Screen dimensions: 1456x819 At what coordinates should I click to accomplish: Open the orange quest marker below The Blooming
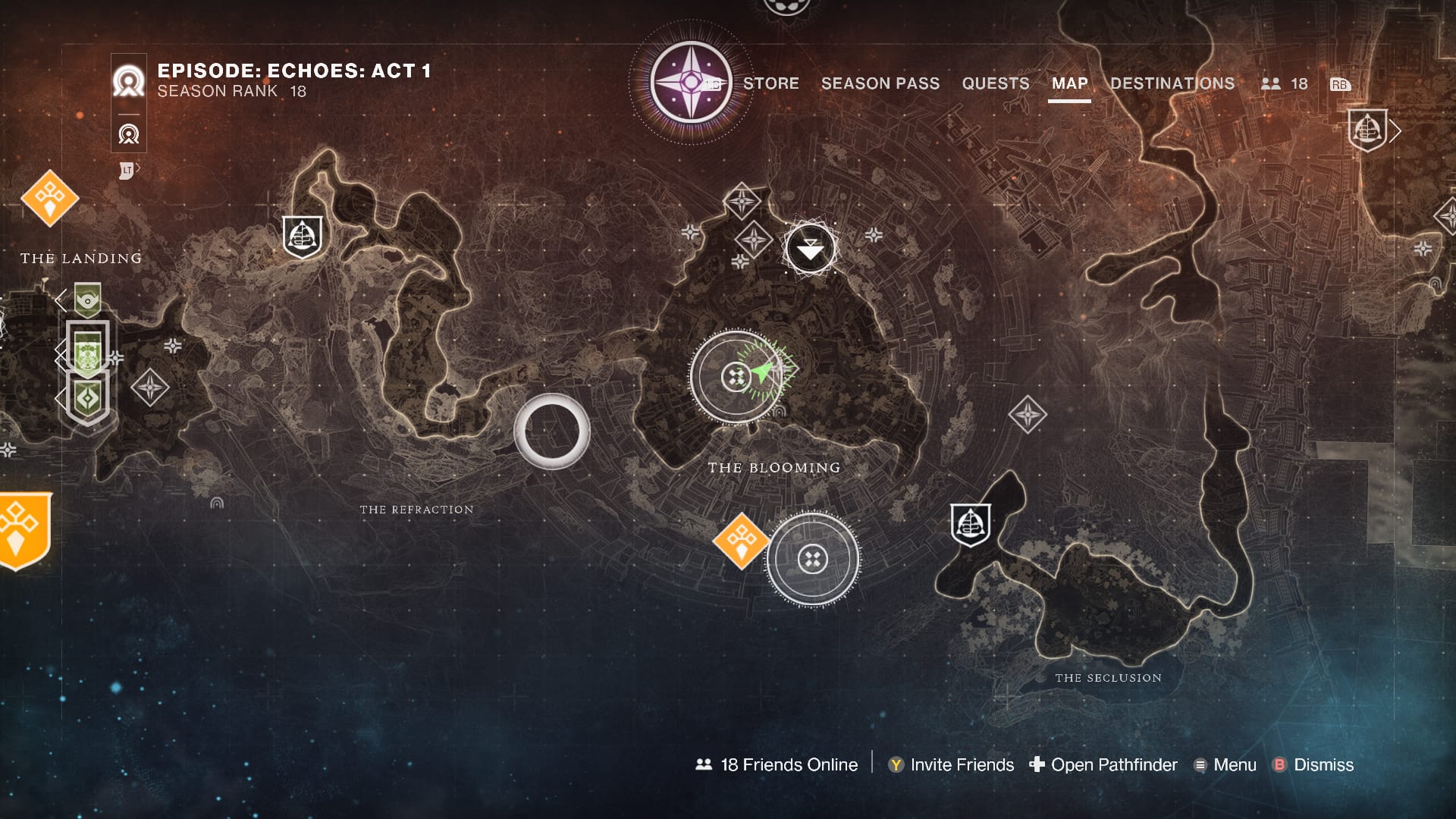click(x=741, y=541)
